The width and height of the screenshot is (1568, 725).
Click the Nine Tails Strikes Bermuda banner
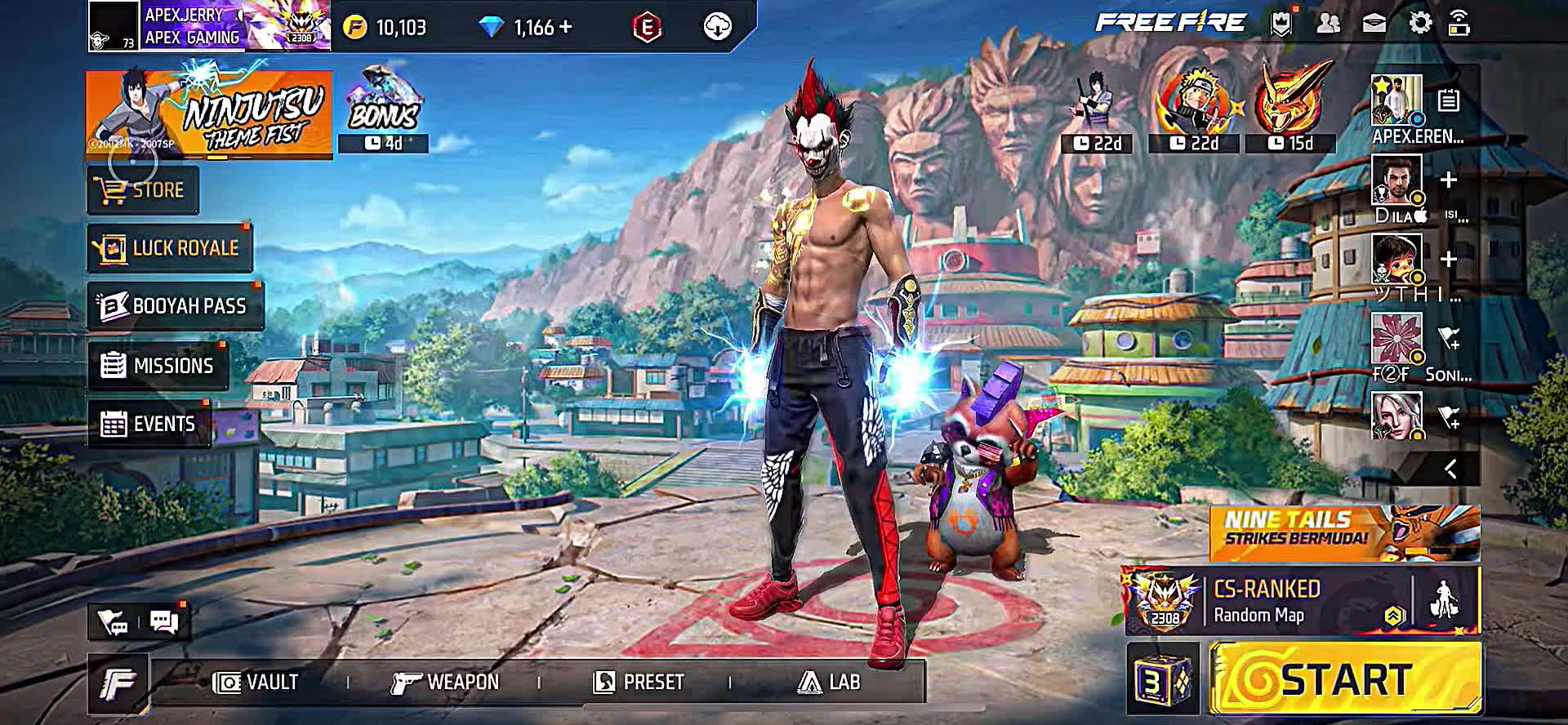(1344, 532)
